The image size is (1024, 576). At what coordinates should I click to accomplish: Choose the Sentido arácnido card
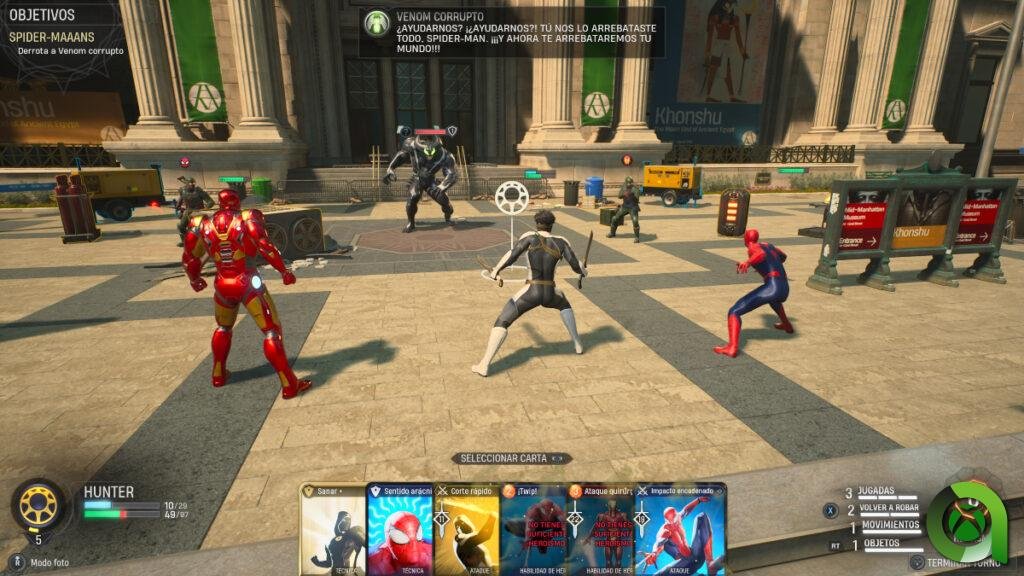coord(400,529)
